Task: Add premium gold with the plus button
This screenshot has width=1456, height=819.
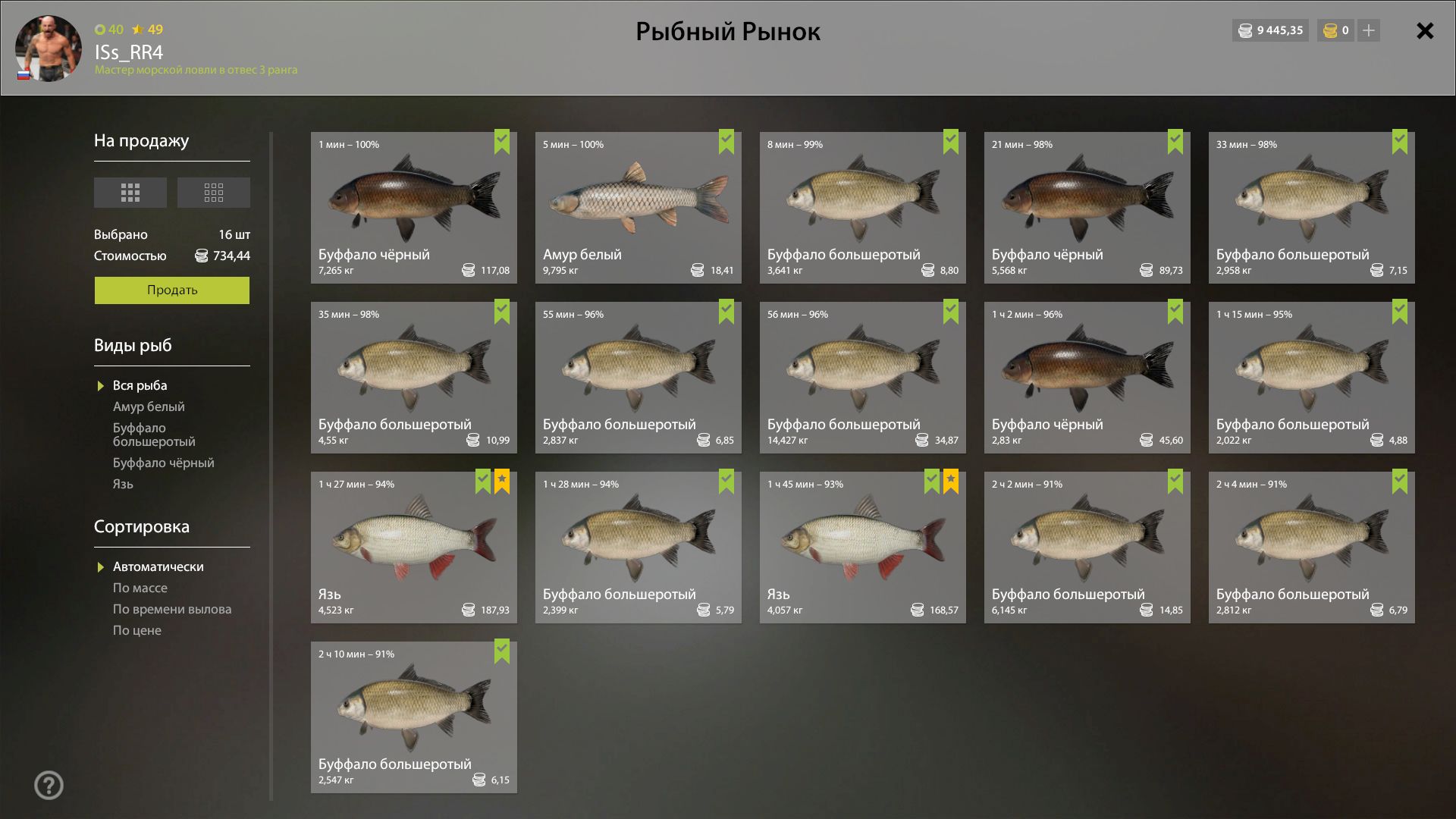Action: pos(1368,31)
